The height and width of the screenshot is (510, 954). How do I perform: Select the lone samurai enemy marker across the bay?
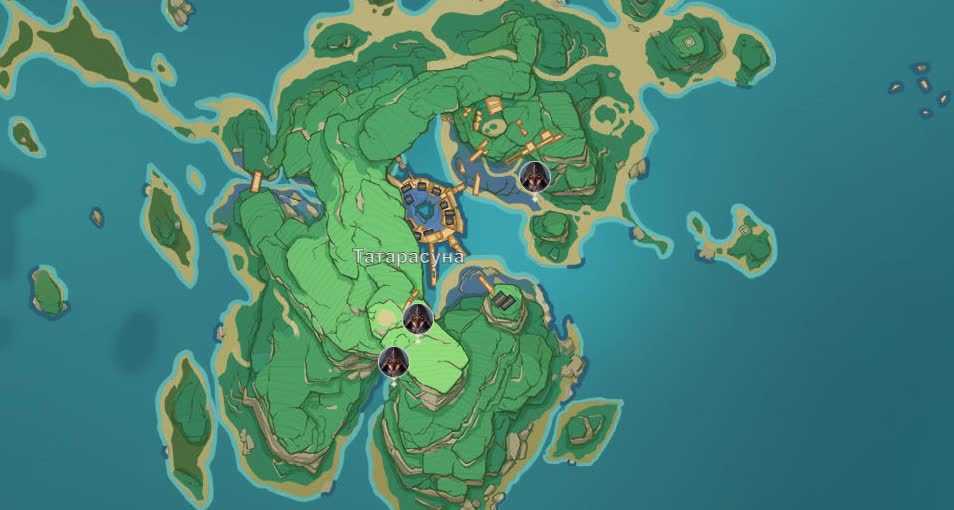[534, 177]
